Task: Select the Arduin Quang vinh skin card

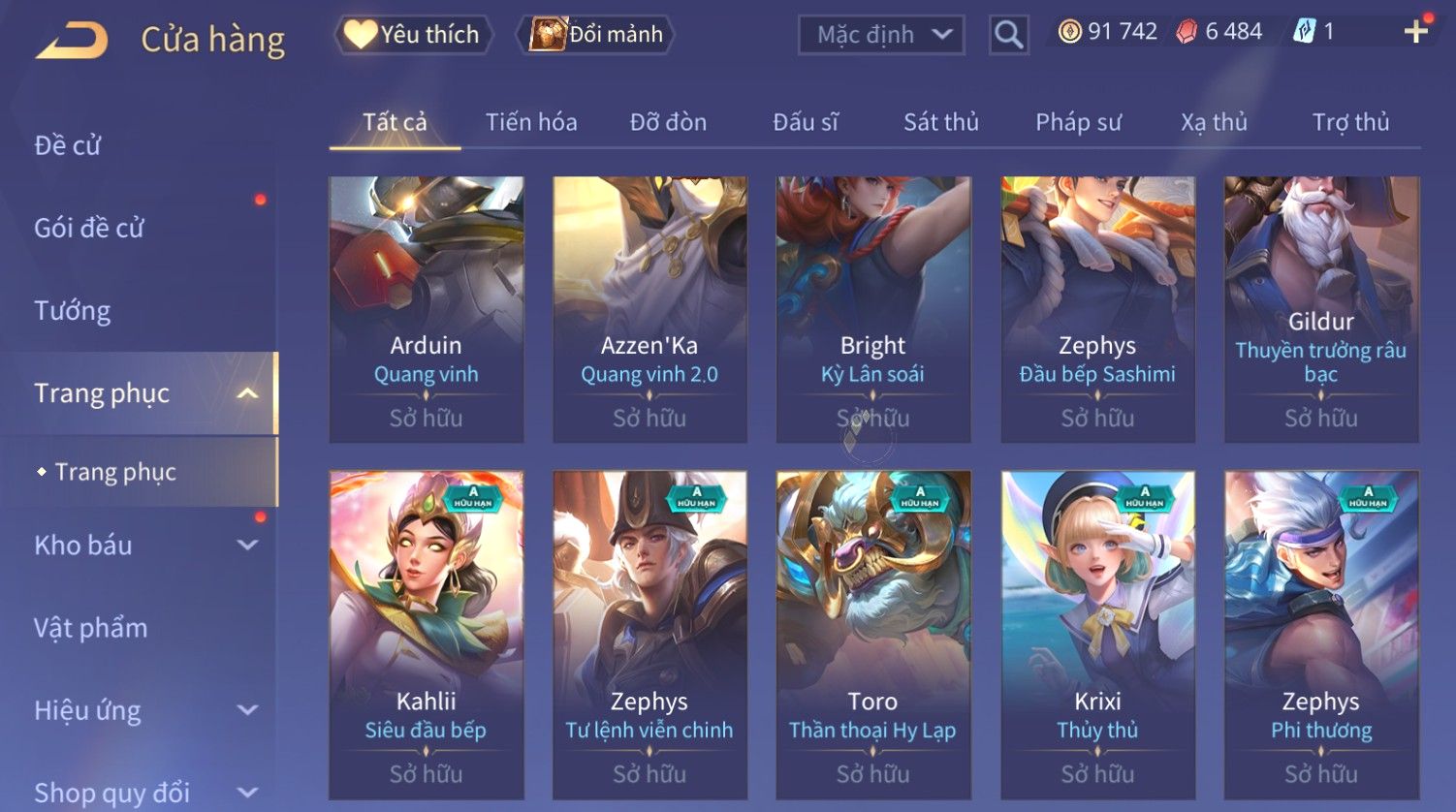Action: [x=427, y=309]
